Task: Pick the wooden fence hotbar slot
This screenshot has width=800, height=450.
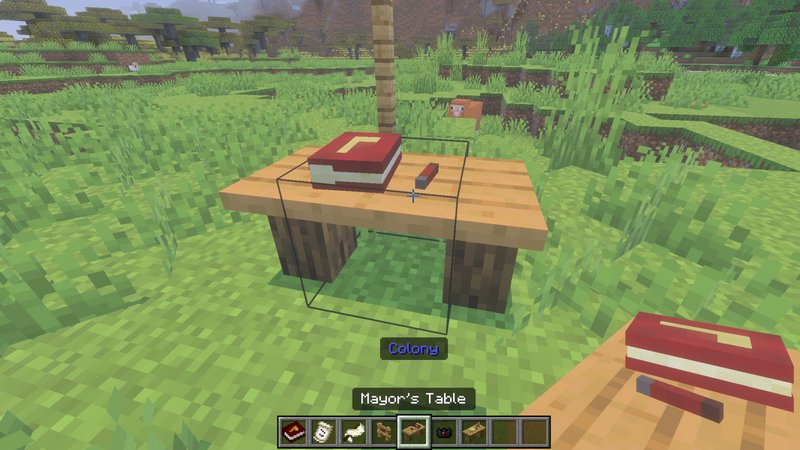Action: pos(382,432)
